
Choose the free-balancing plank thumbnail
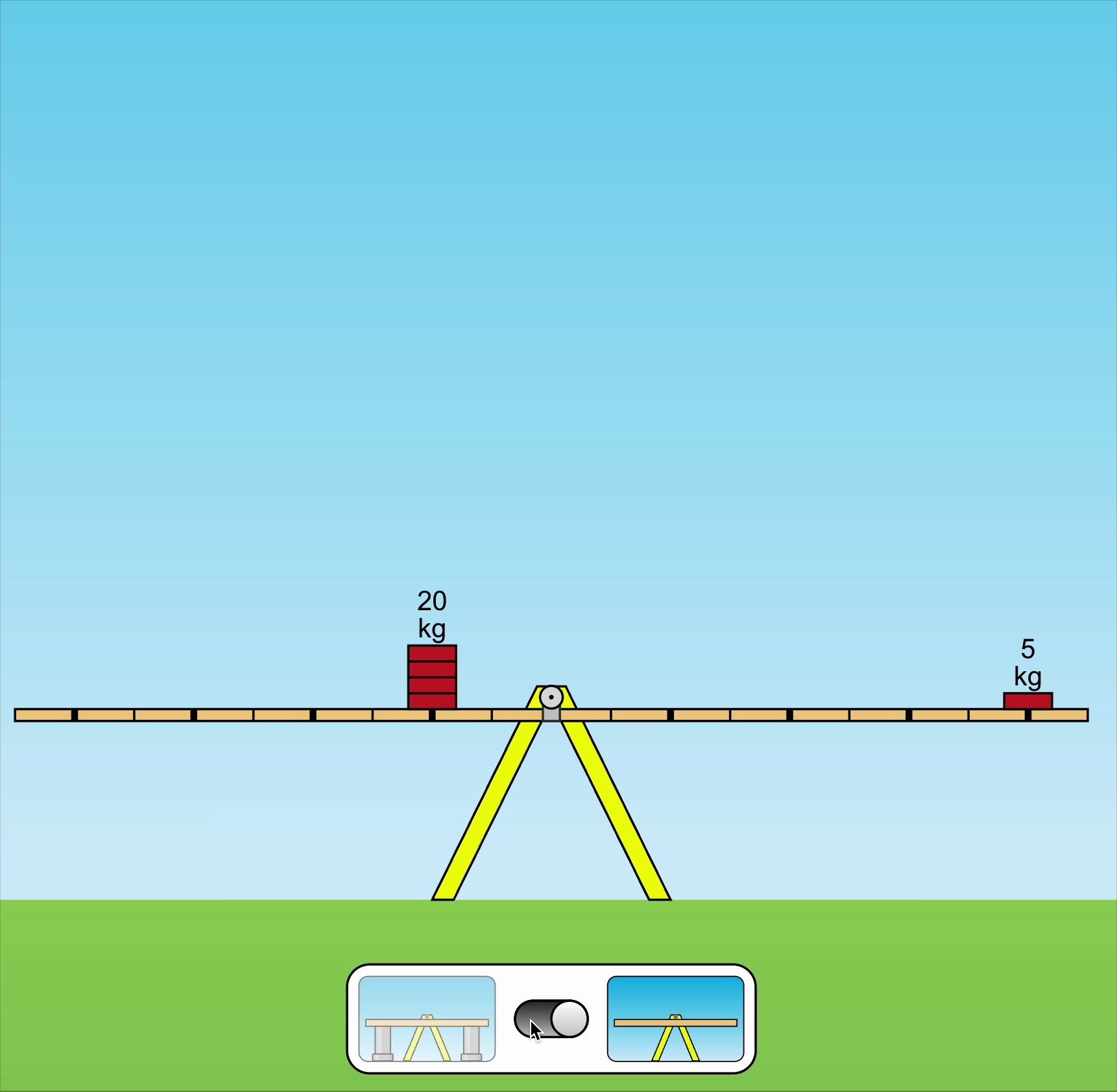click(675, 1019)
